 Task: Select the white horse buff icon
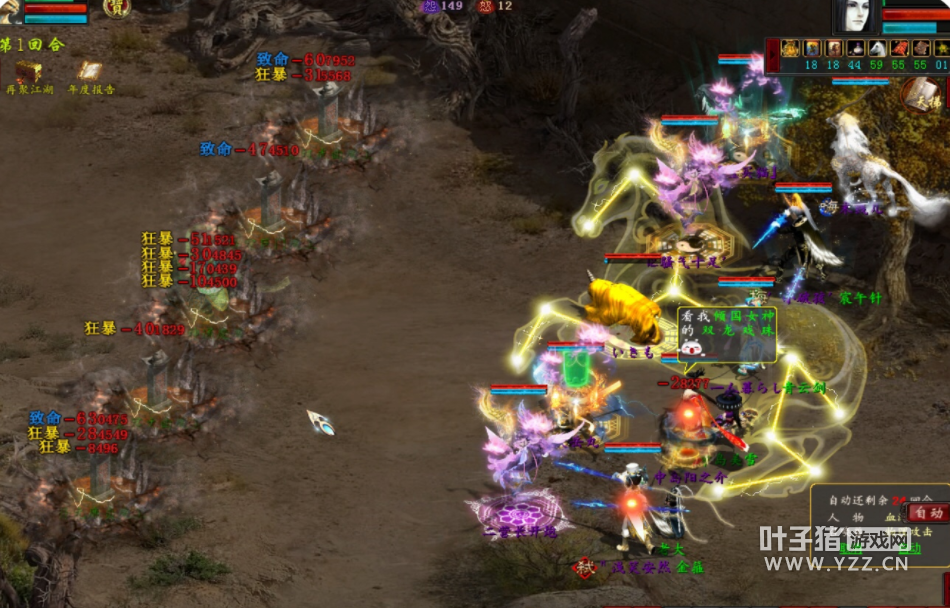point(876,48)
